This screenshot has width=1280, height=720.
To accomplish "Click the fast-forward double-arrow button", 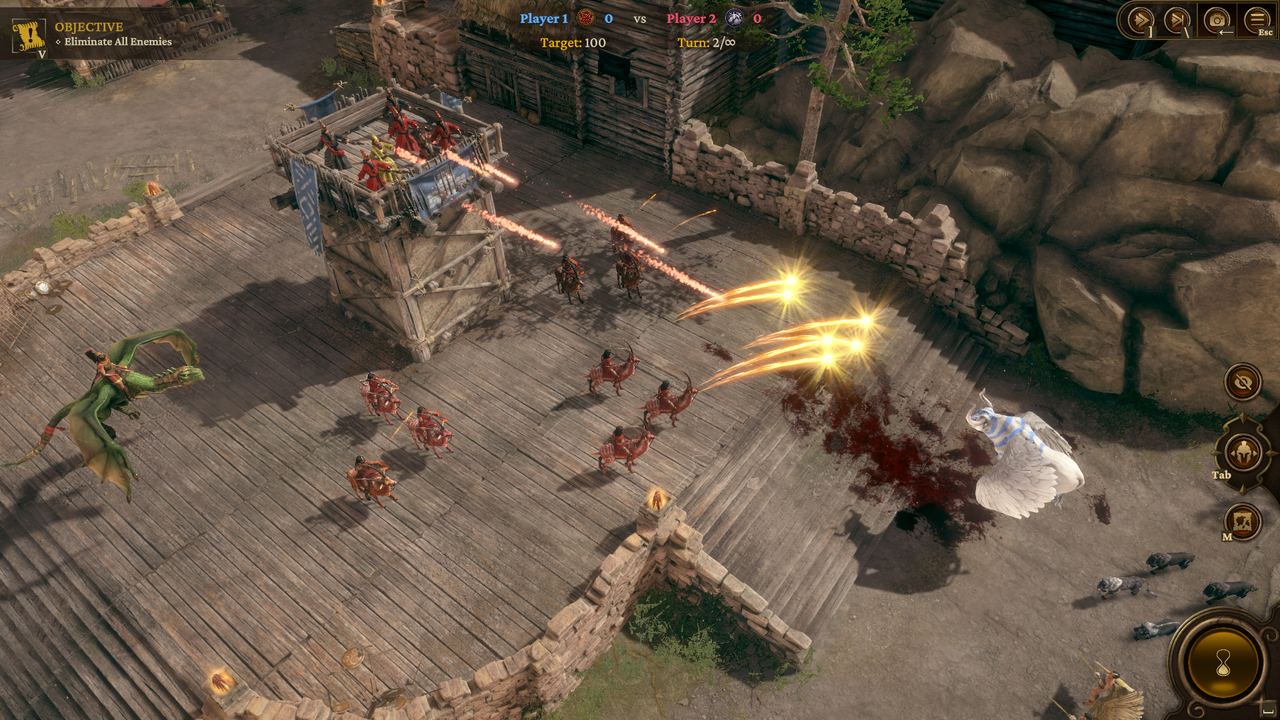I will [x=1140, y=19].
